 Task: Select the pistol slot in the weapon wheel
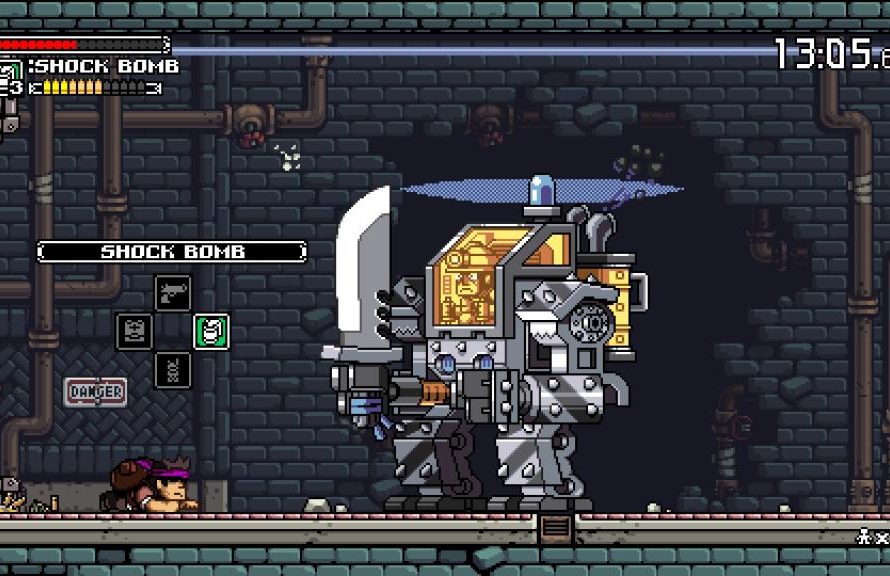173,293
